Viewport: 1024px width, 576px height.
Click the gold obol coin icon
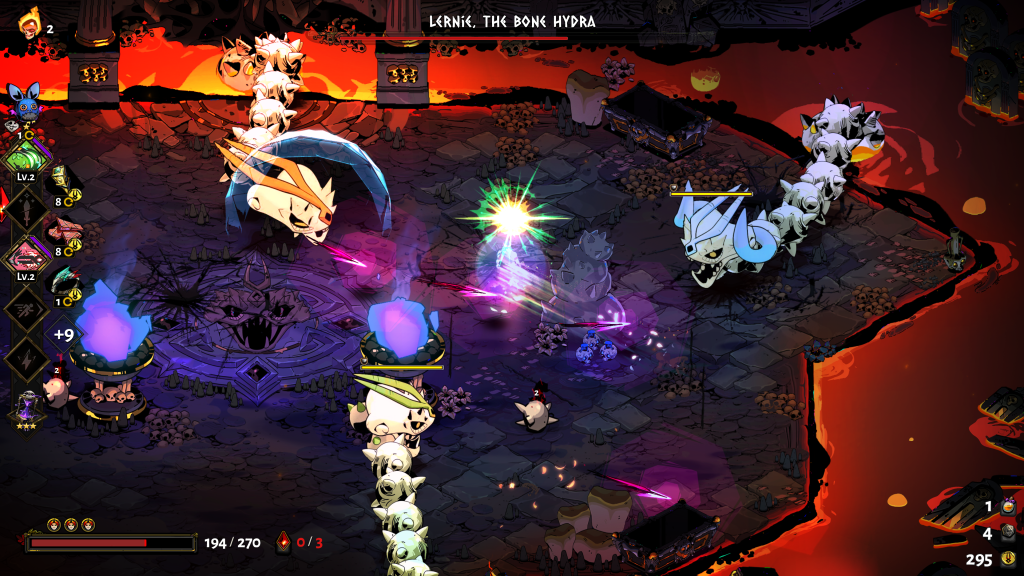pos(1007,559)
